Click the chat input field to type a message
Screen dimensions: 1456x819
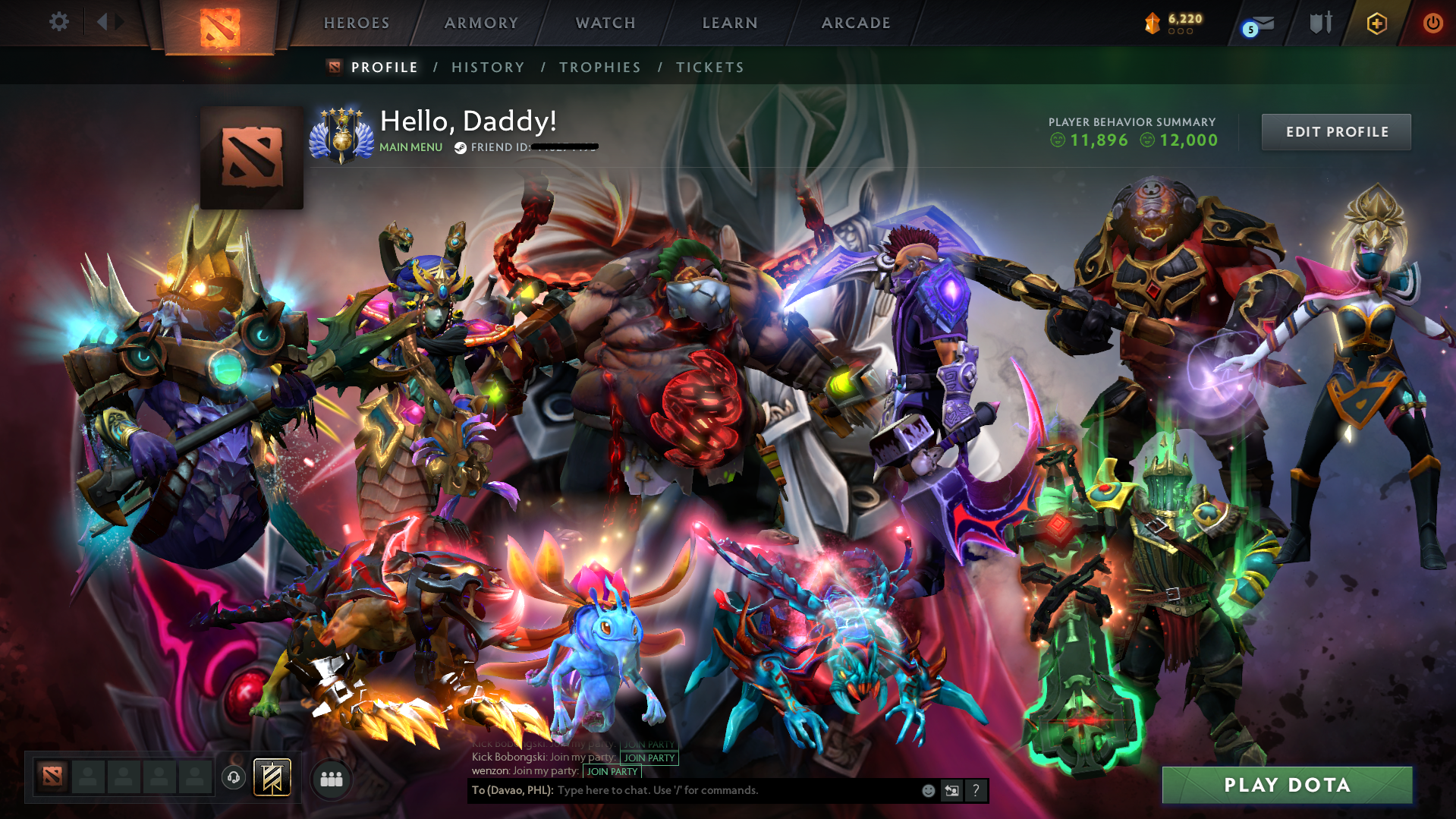[x=683, y=790]
